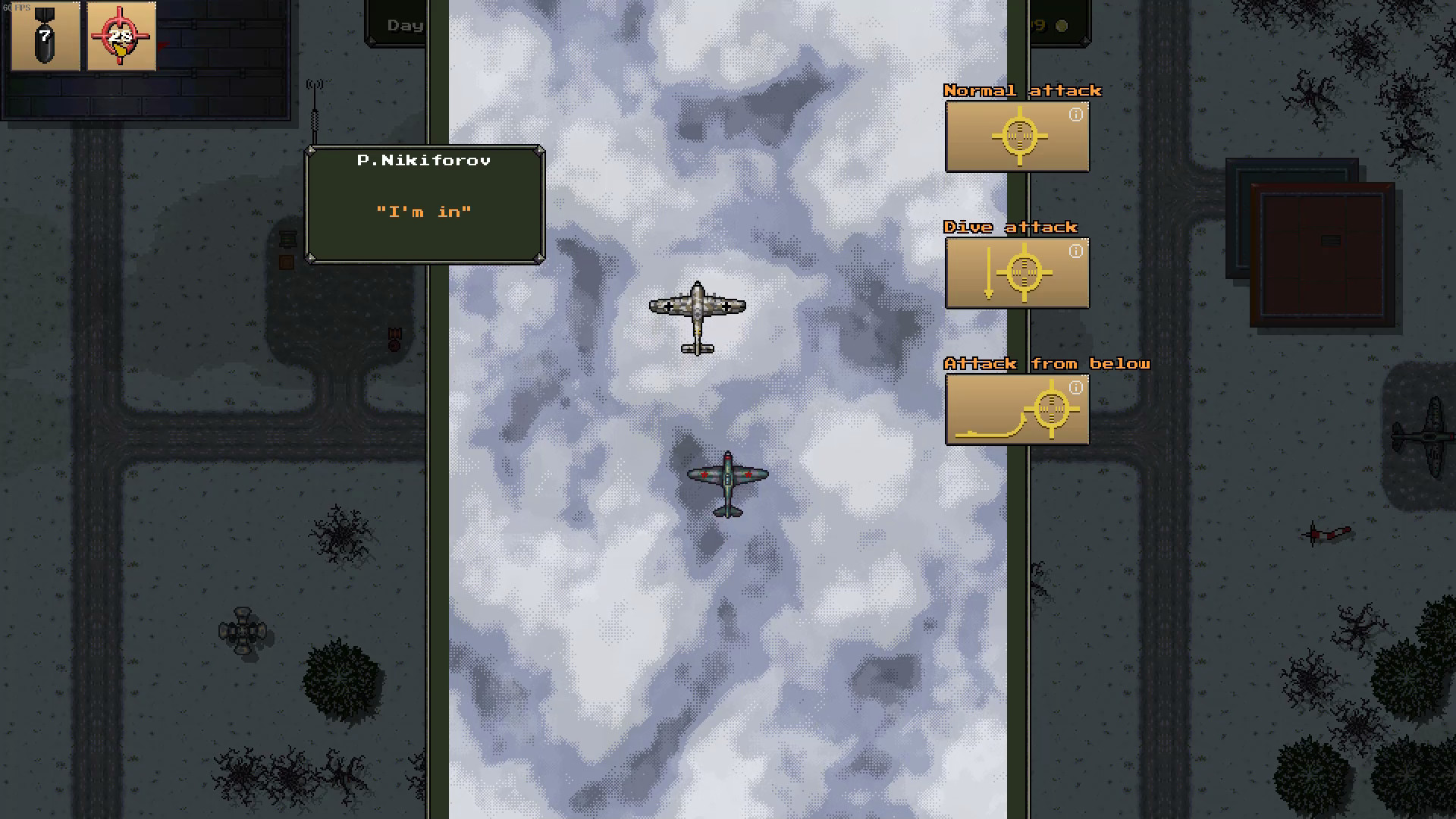Open the info icon on Normal attack
This screenshot has height=819, width=1456.
[x=1075, y=115]
